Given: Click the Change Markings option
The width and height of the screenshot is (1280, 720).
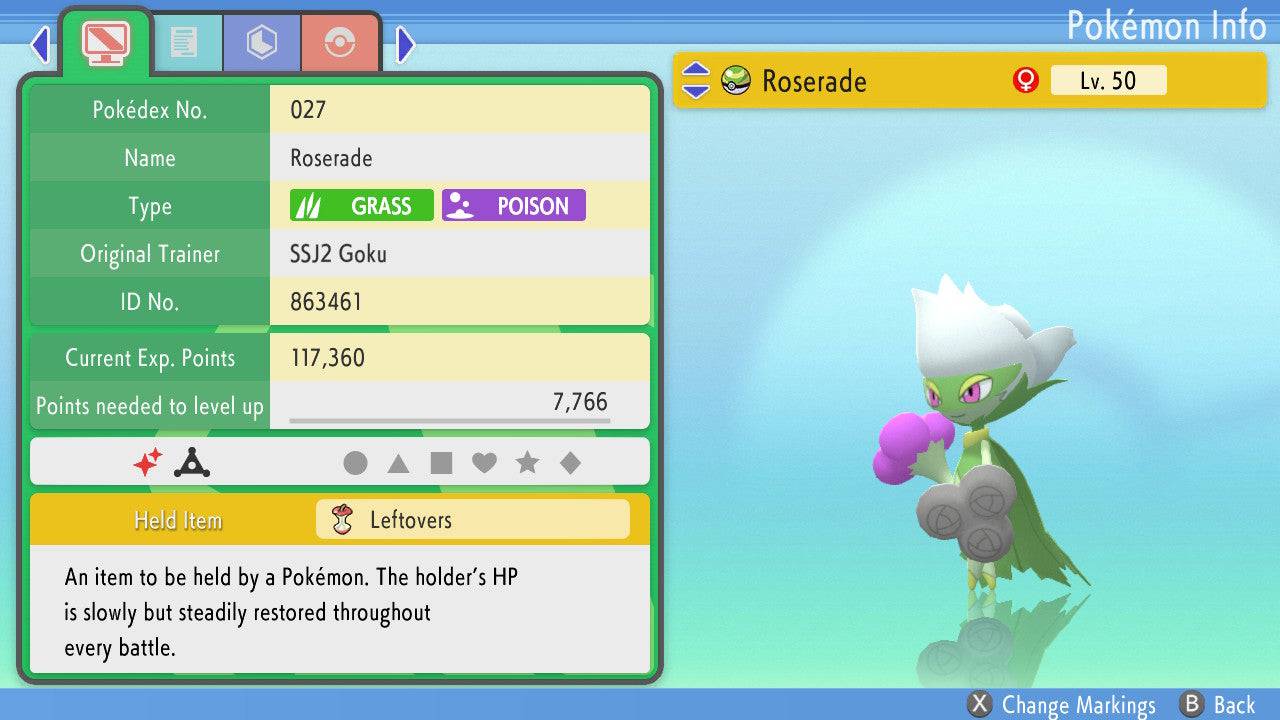Looking at the screenshot, I should tap(1062, 705).
